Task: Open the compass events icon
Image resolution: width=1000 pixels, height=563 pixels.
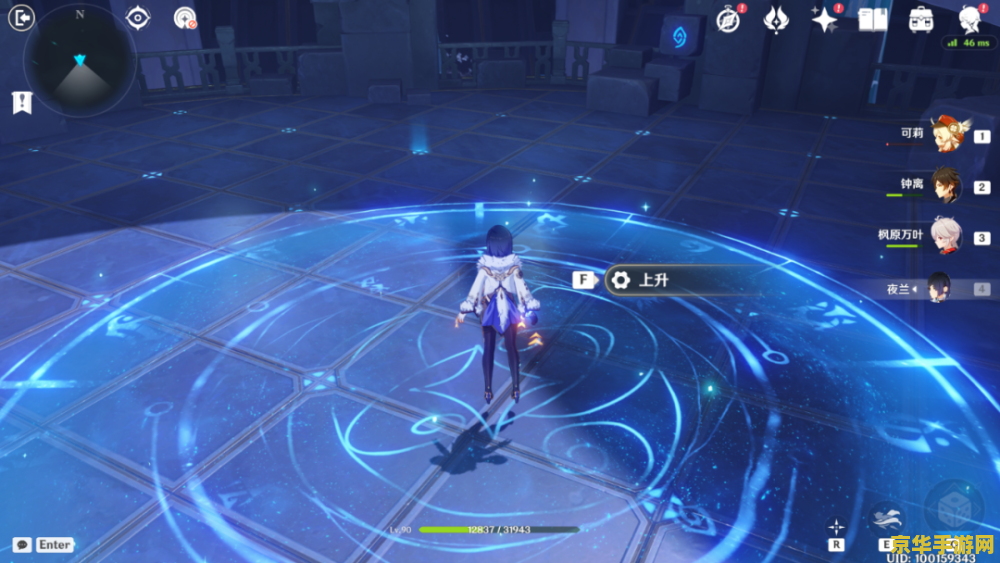Action: (729, 19)
